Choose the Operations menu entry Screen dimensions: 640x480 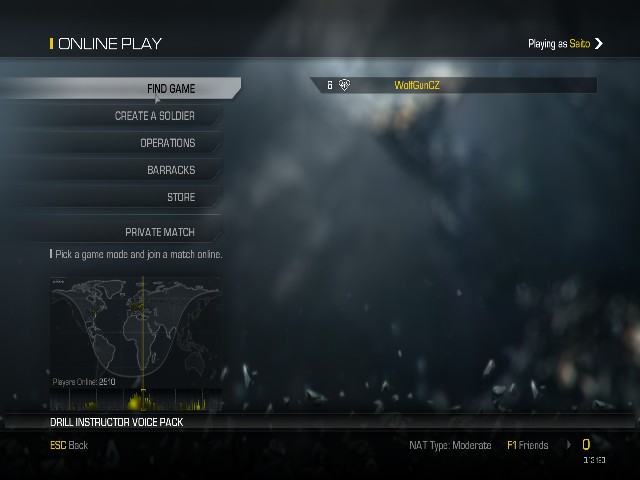(x=167, y=143)
